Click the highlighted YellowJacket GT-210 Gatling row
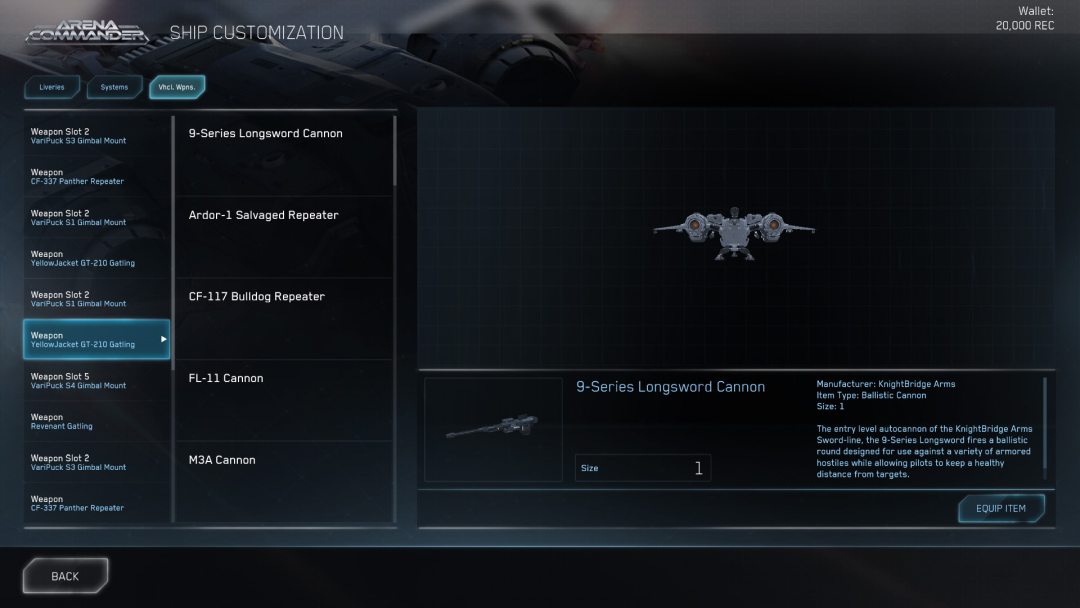Image resolution: width=1080 pixels, height=608 pixels. [x=96, y=340]
